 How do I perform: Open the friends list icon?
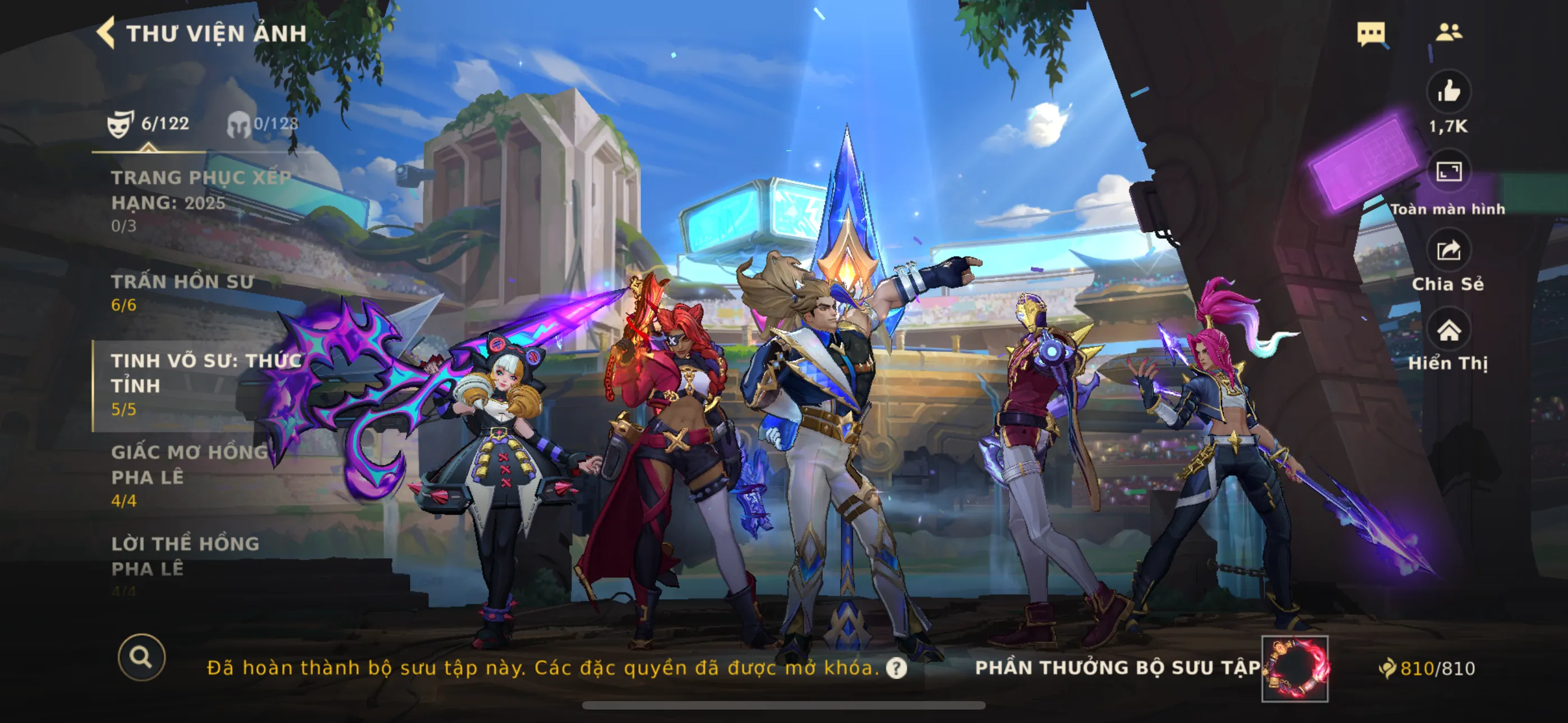pos(1449,31)
